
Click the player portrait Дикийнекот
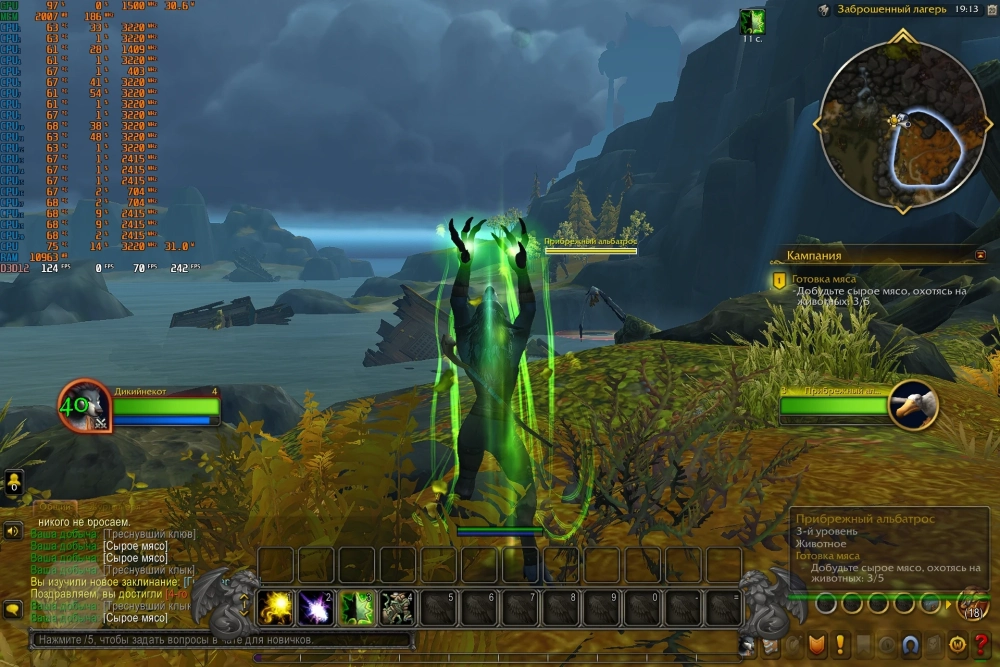(82, 407)
